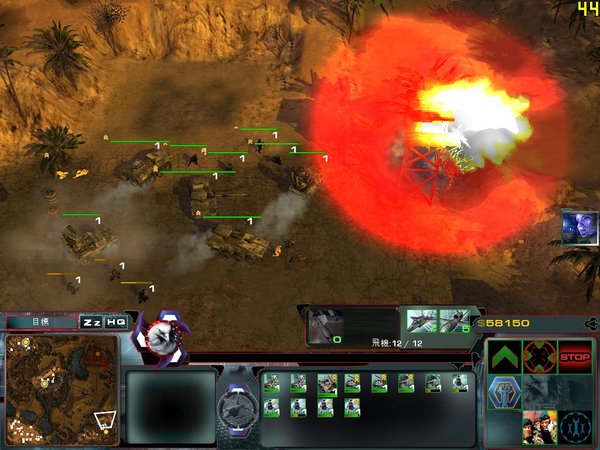Open the objectives (目標) panel
Image resolution: width=600 pixels, height=450 pixels.
(x=41, y=322)
